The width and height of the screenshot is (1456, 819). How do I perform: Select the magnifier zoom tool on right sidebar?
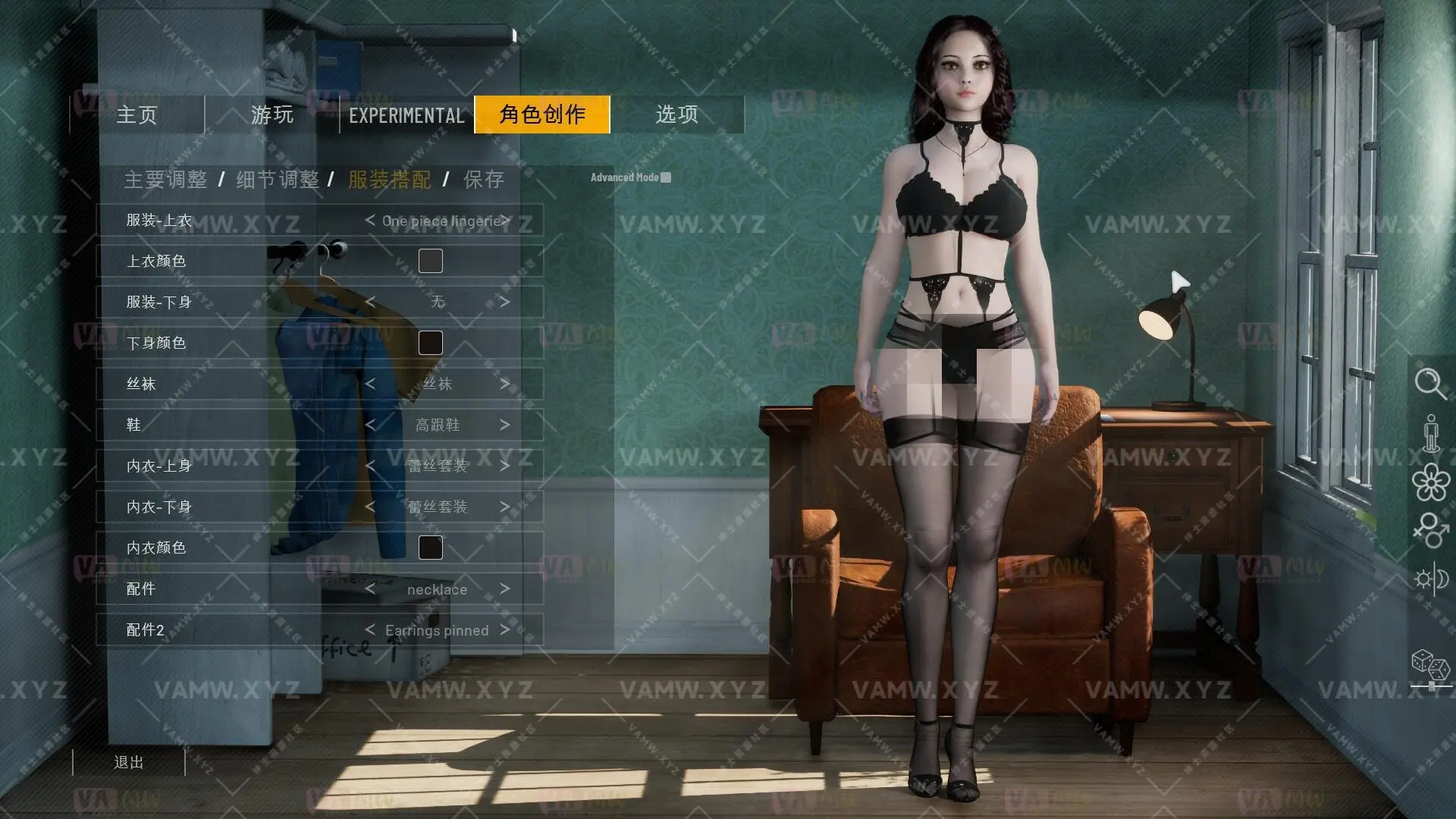[1432, 385]
